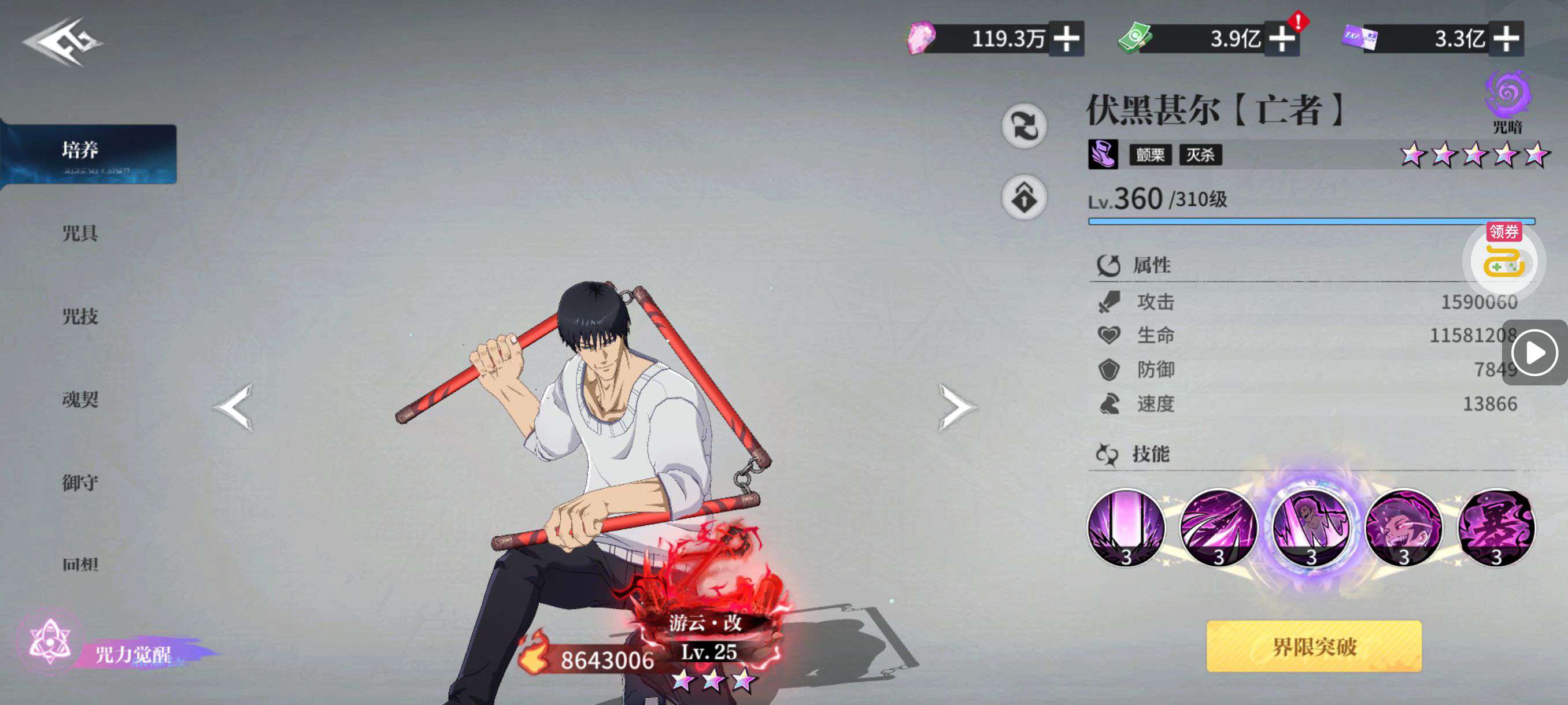Select the 墨 character skill icon
This screenshot has width=1568, height=705.
pyautogui.click(x=1496, y=528)
